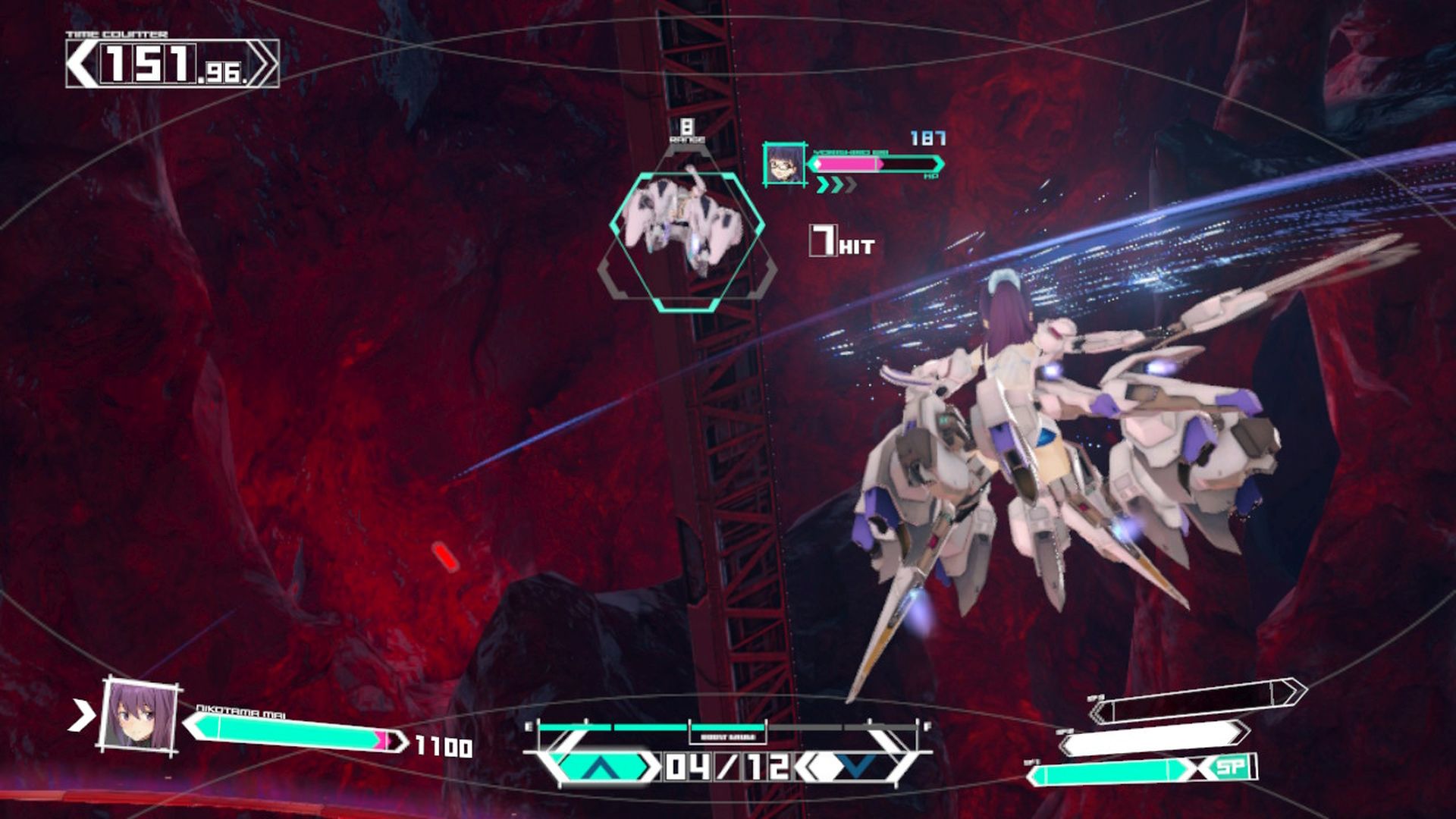The height and width of the screenshot is (819, 1456).
Task: Trigger the SP skill badge
Action: pos(1230,767)
